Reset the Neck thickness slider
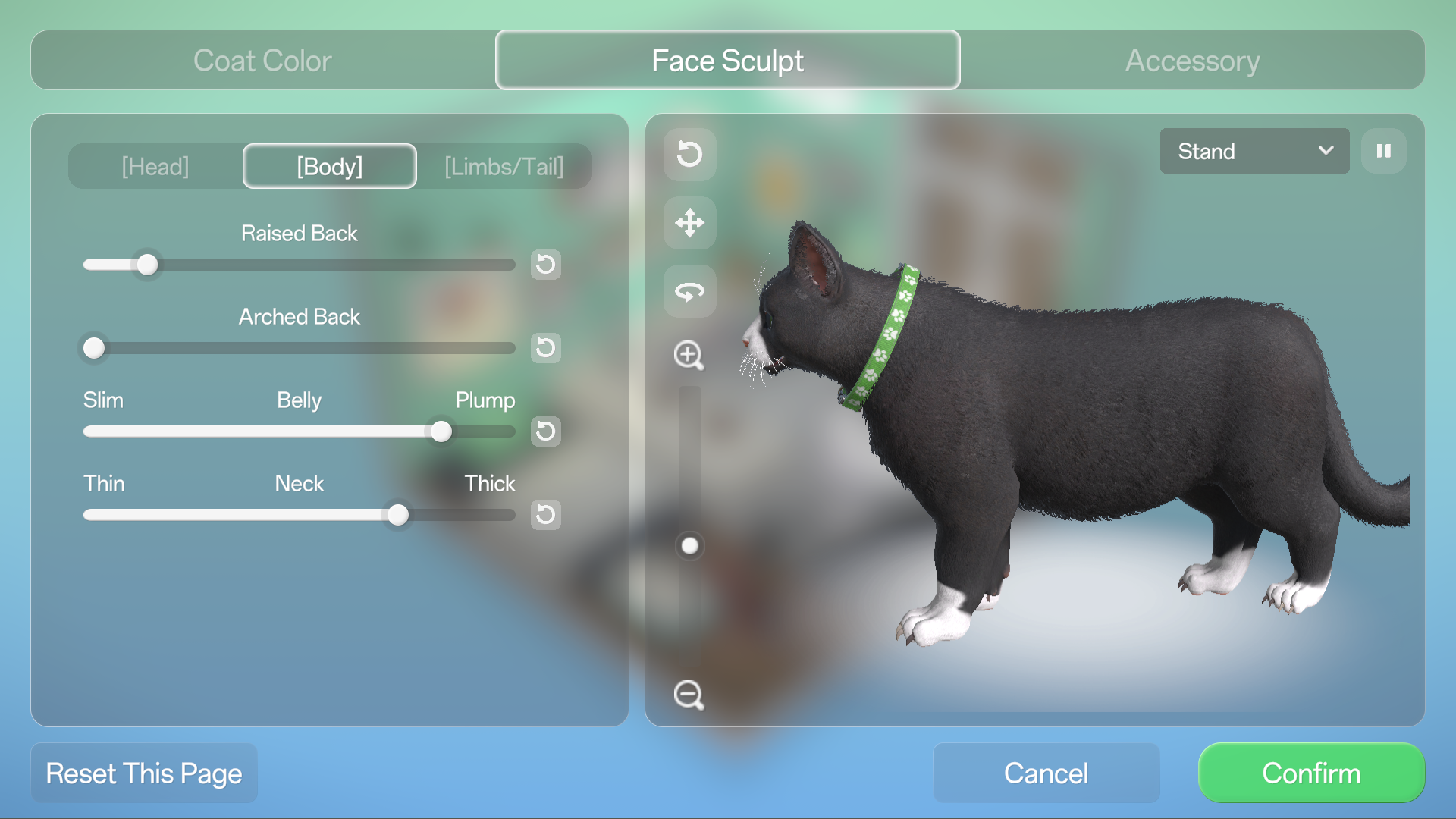 pyautogui.click(x=545, y=515)
